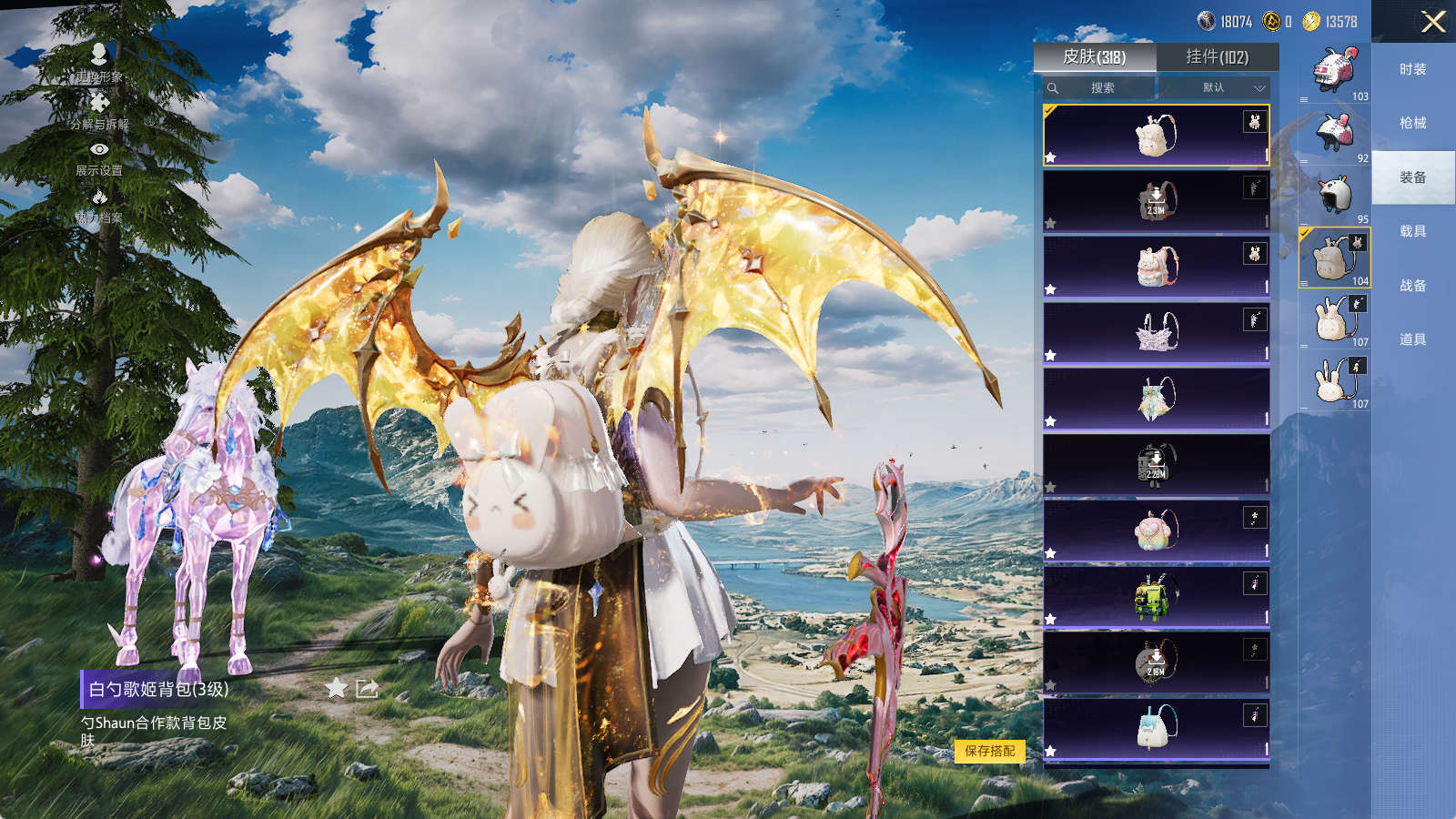
Task: Click the 保存搭配 button
Action: (x=989, y=751)
